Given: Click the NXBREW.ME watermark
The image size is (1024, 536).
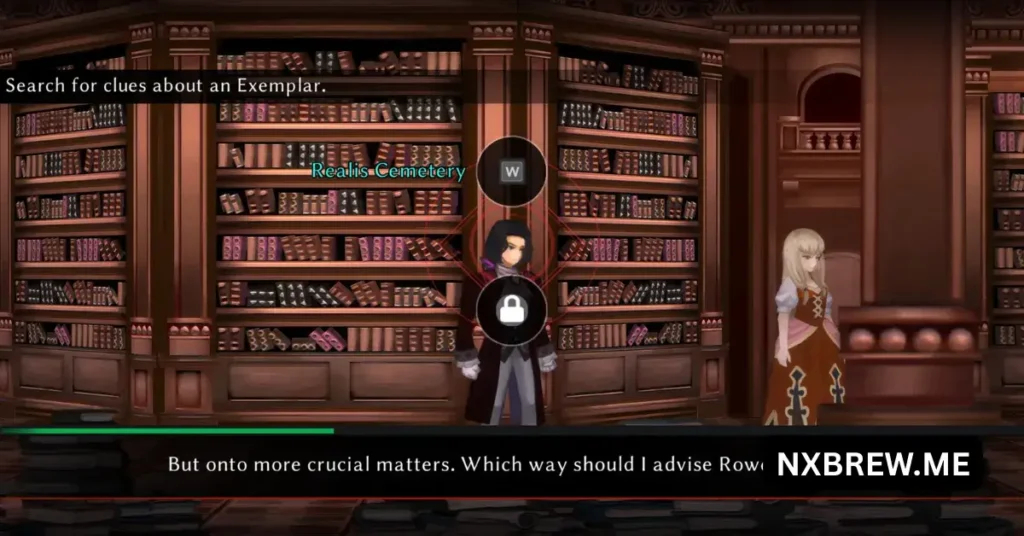Looking at the screenshot, I should tap(873, 465).
